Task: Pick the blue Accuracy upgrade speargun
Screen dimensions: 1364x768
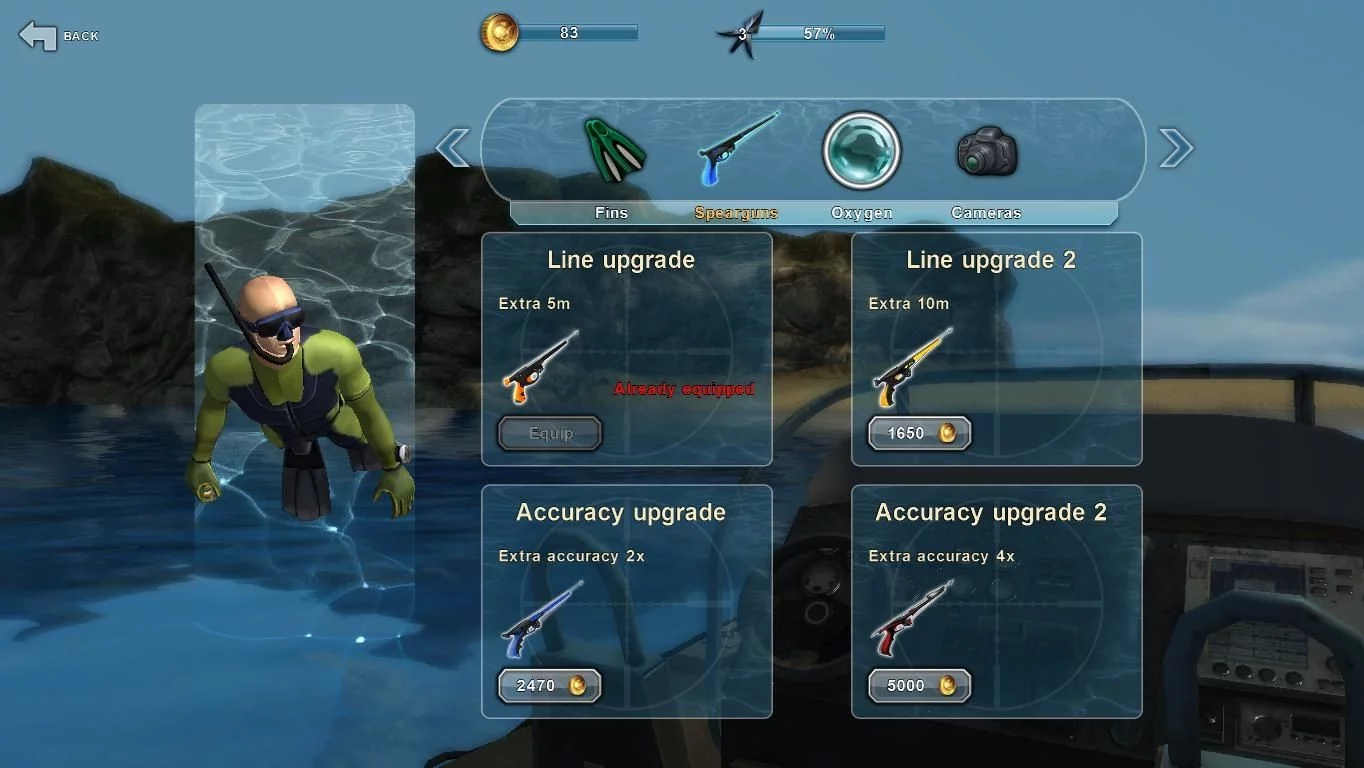Action: click(x=541, y=620)
